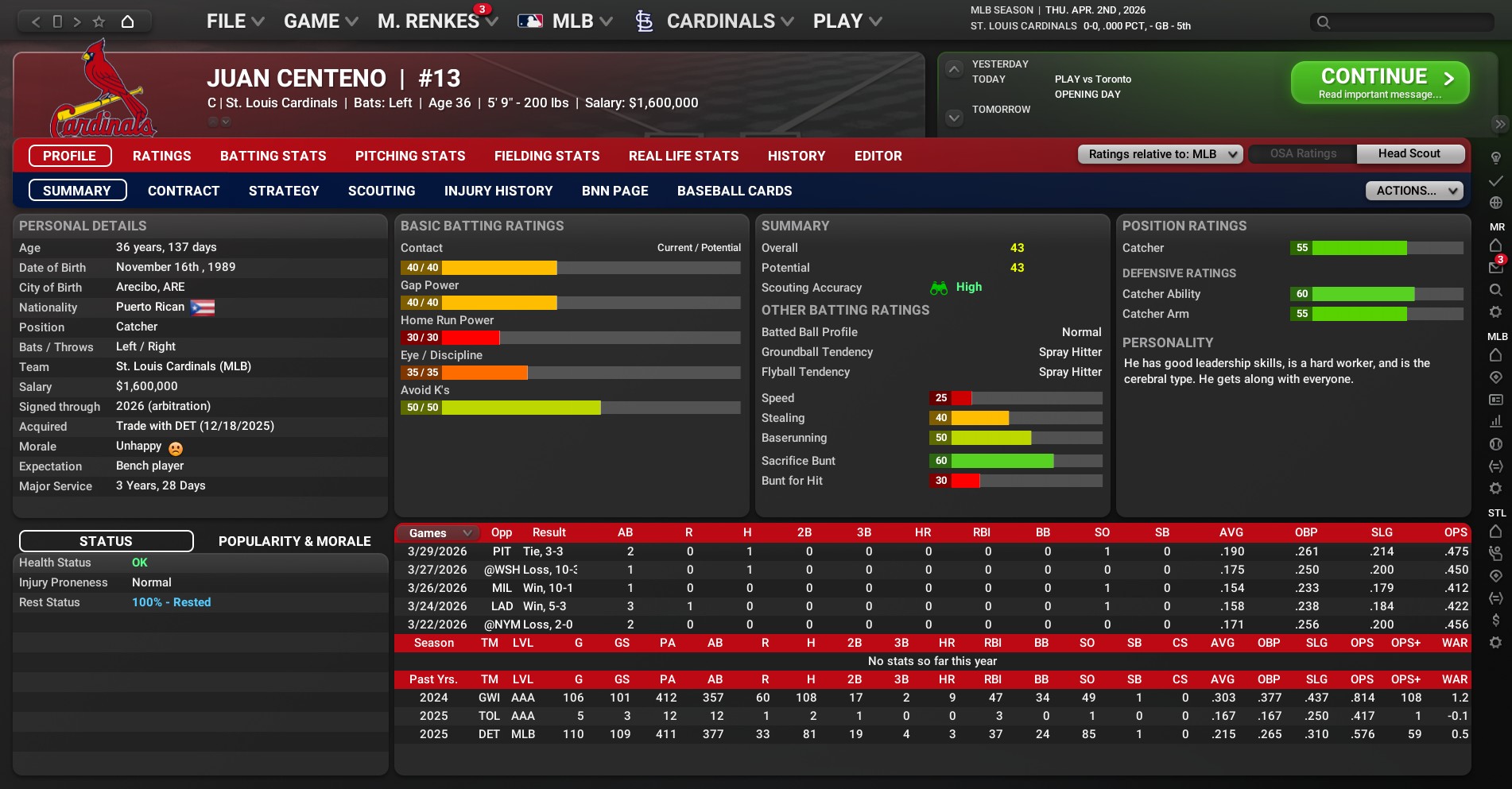Click the green CONTINUE button

pyautogui.click(x=1379, y=83)
